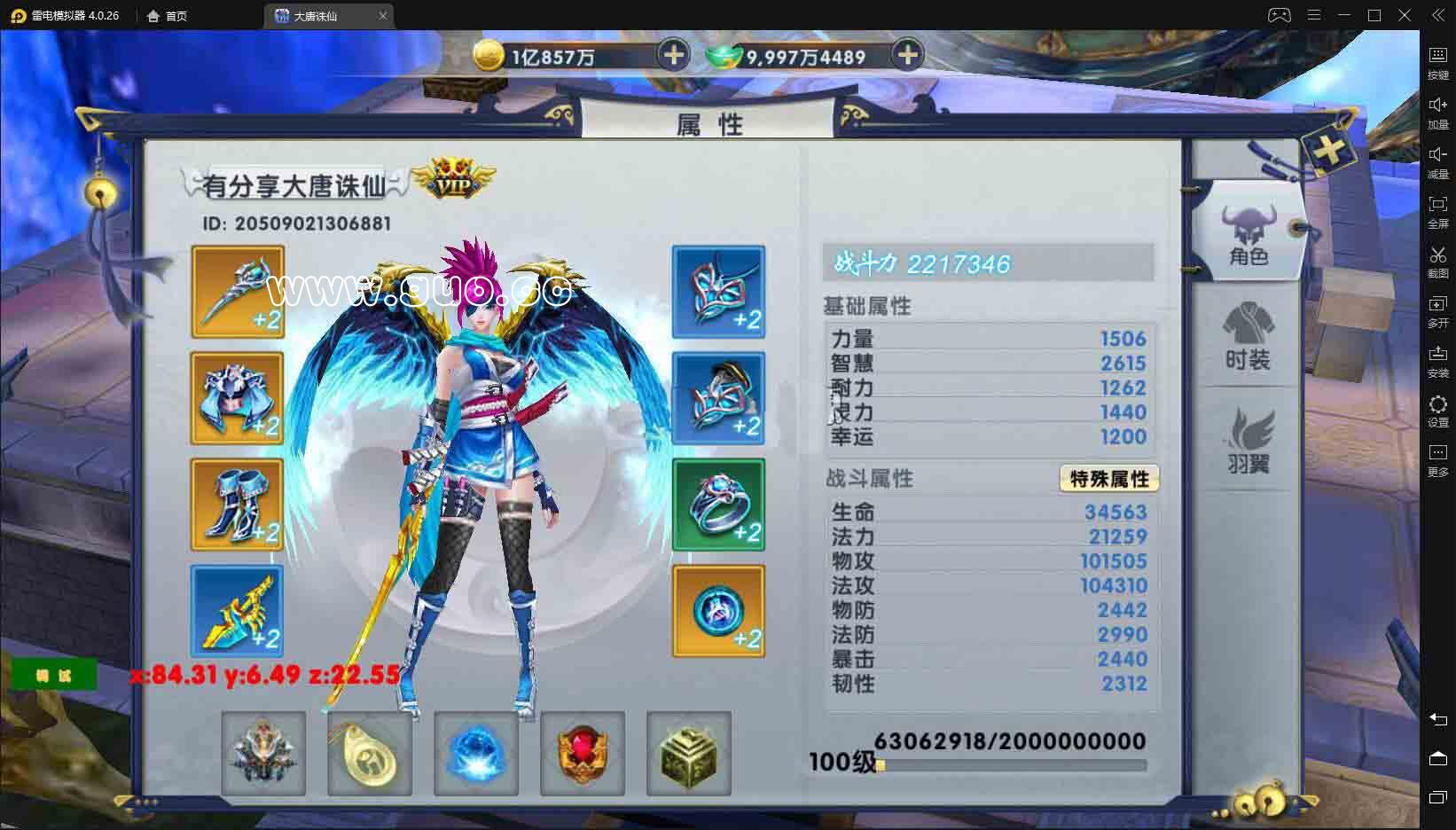Open the gold medallion icon at bottom
This screenshot has width=1456, height=830.
[x=369, y=753]
